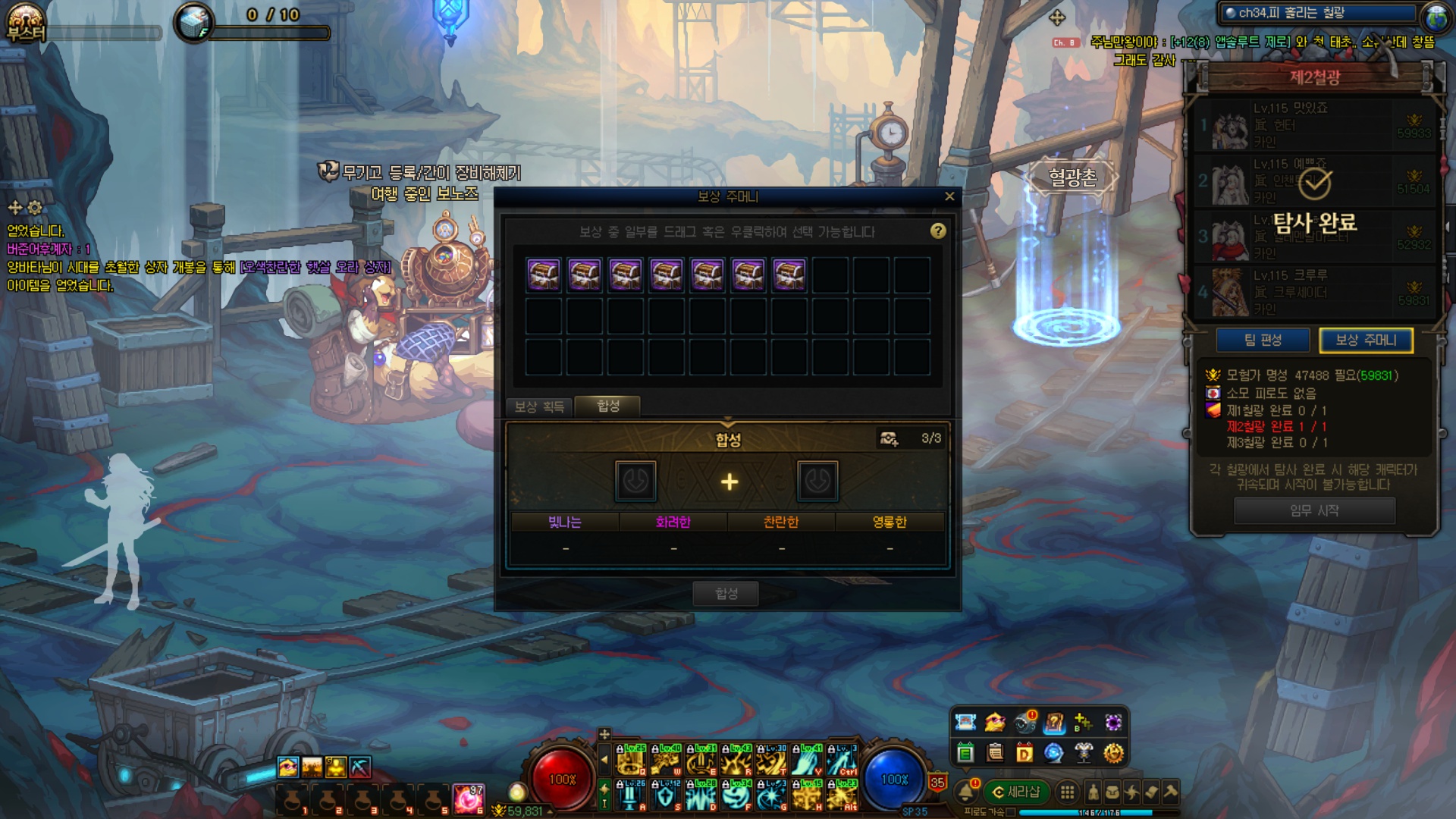The height and width of the screenshot is (819, 1456).
Task: Open the yellow D calendar icon
Action: click(x=1025, y=753)
